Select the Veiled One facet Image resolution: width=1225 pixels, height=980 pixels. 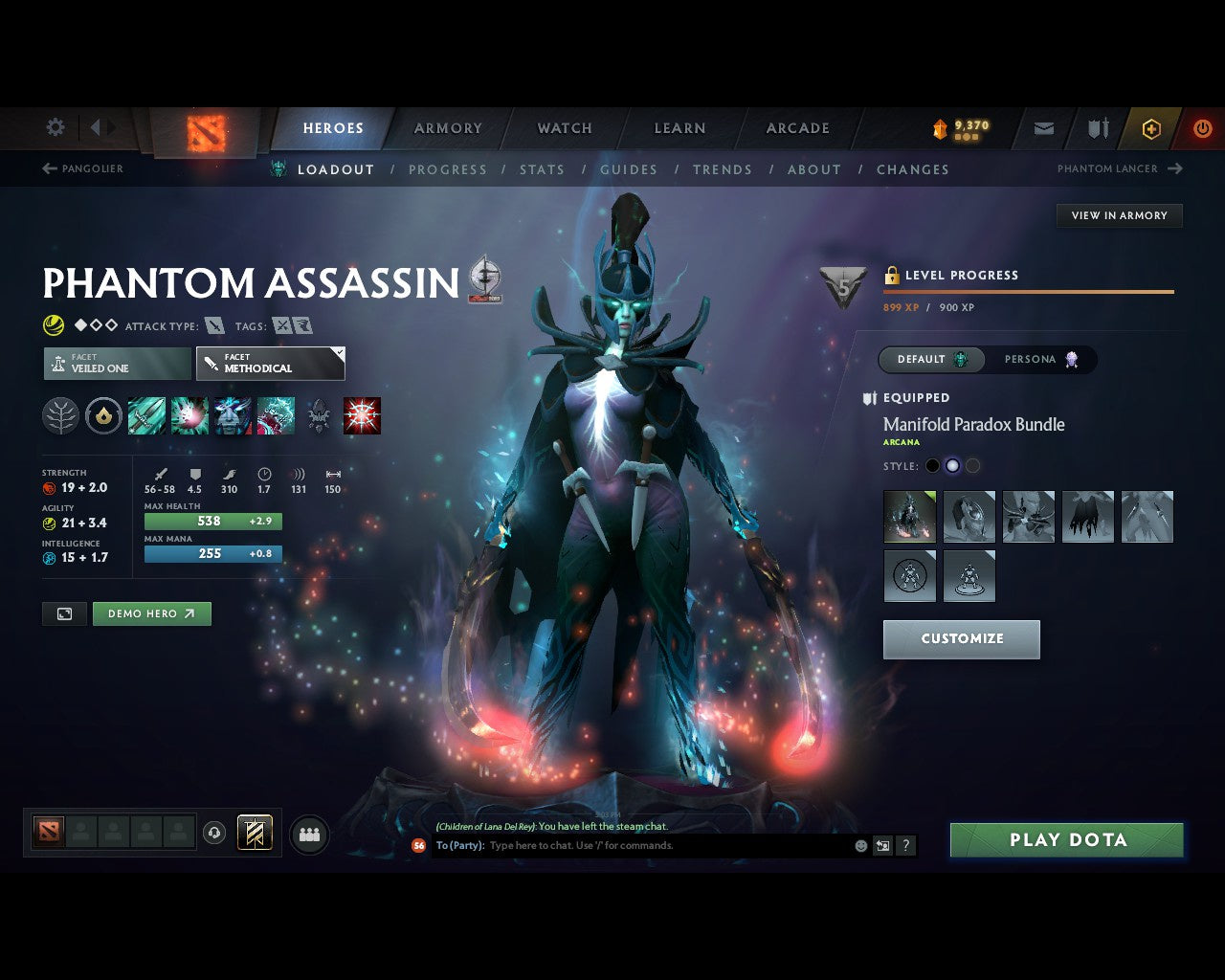click(117, 364)
